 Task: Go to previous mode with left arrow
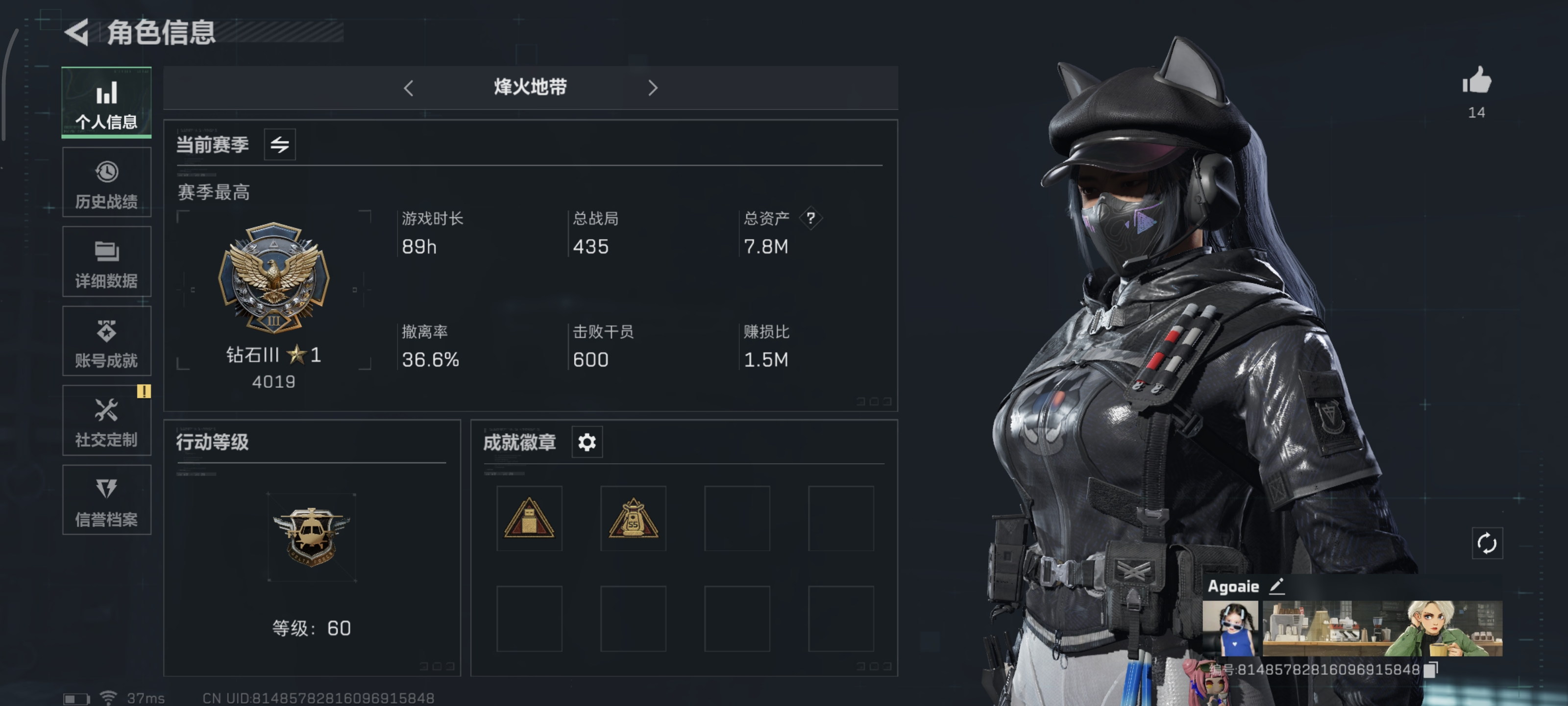click(x=408, y=88)
